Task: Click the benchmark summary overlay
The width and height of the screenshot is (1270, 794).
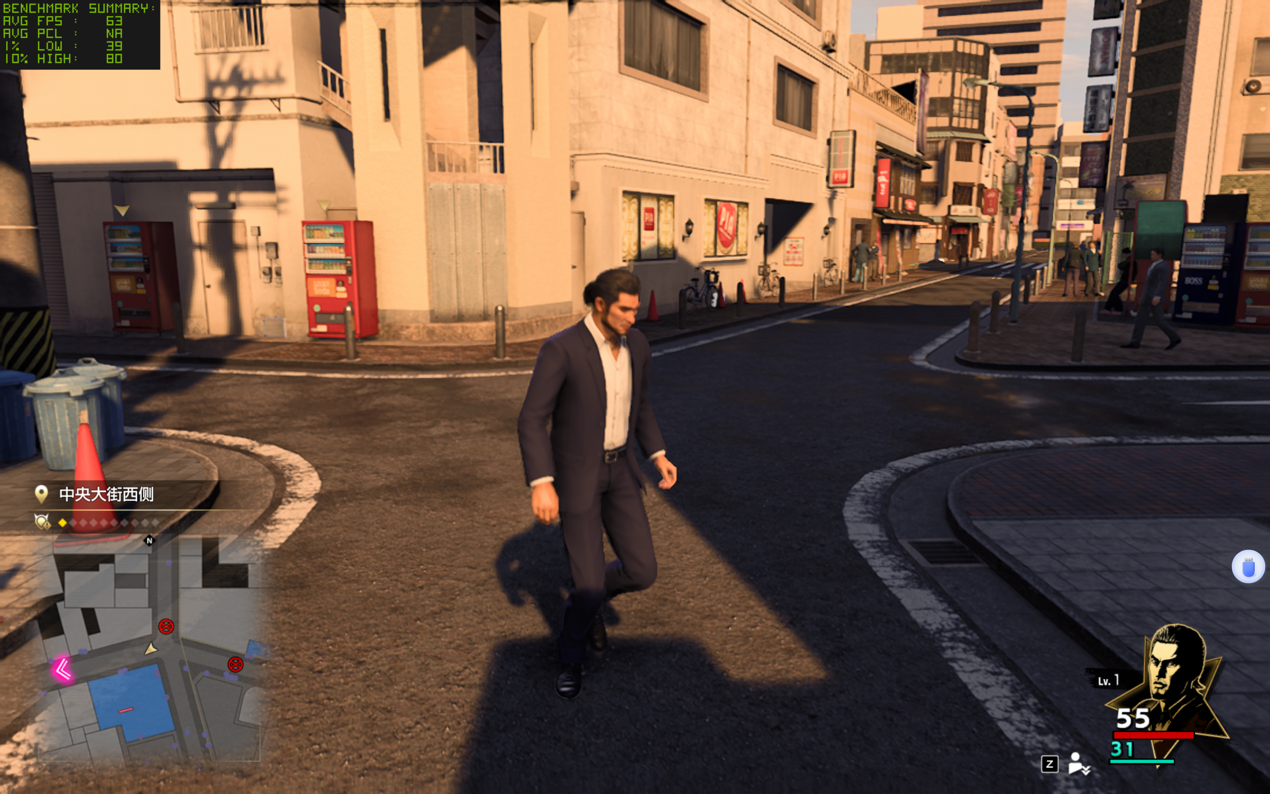Action: click(x=79, y=34)
